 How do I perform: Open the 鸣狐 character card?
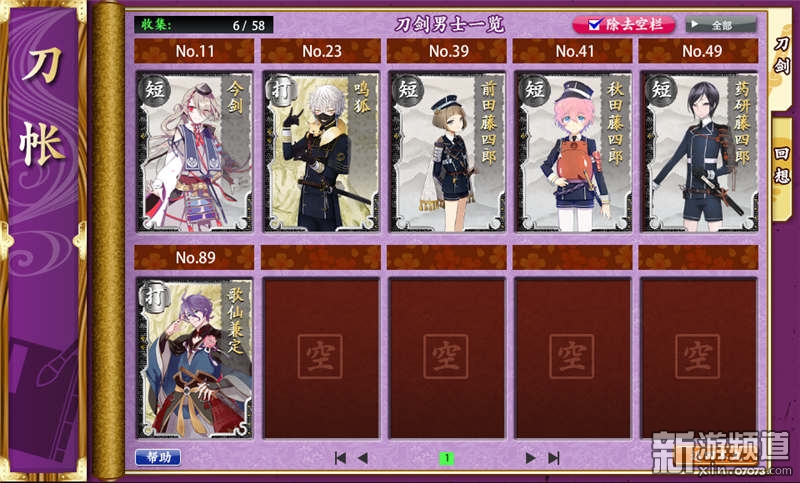[x=321, y=150]
